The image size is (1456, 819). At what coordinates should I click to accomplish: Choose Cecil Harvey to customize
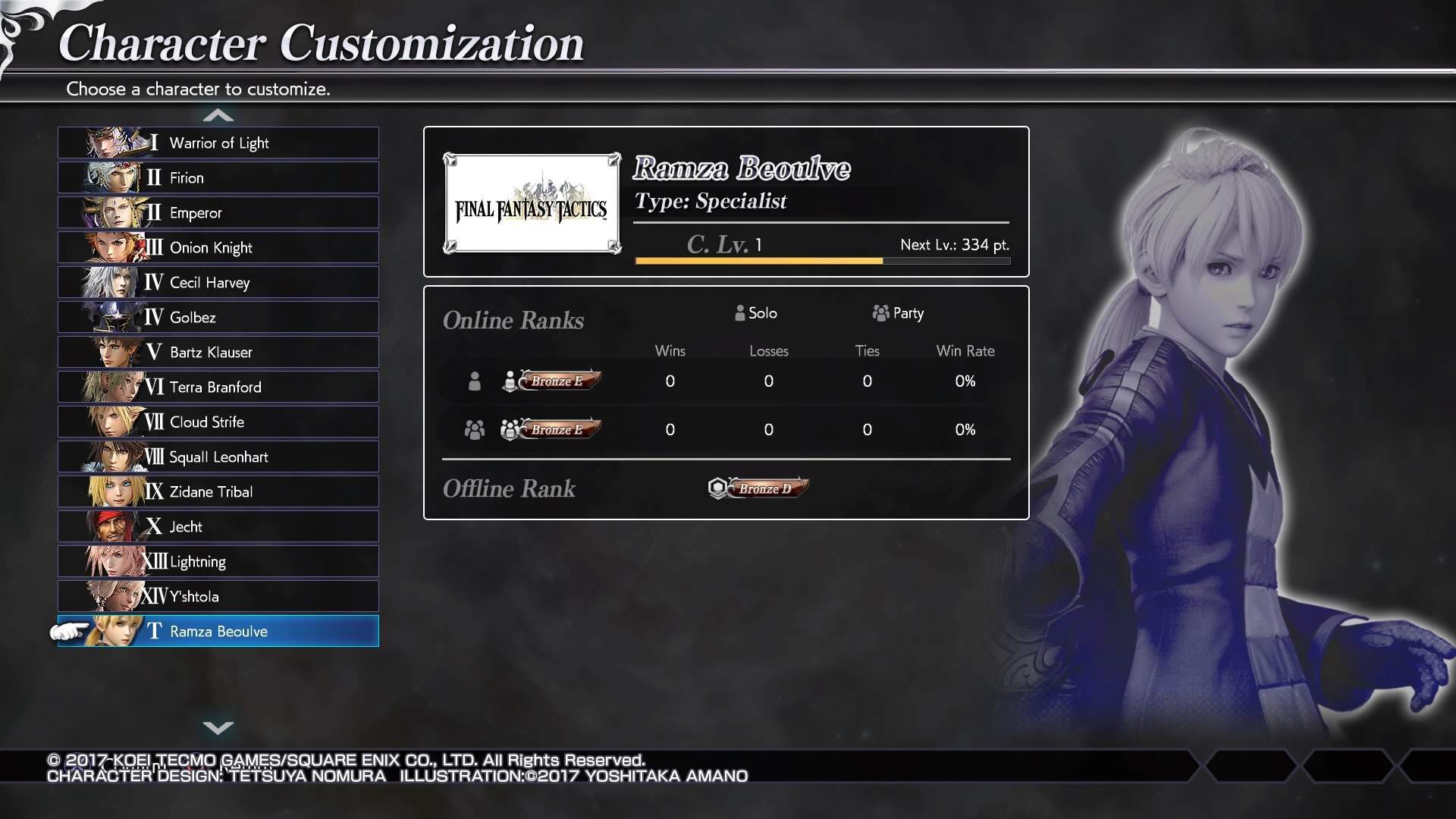click(x=218, y=282)
